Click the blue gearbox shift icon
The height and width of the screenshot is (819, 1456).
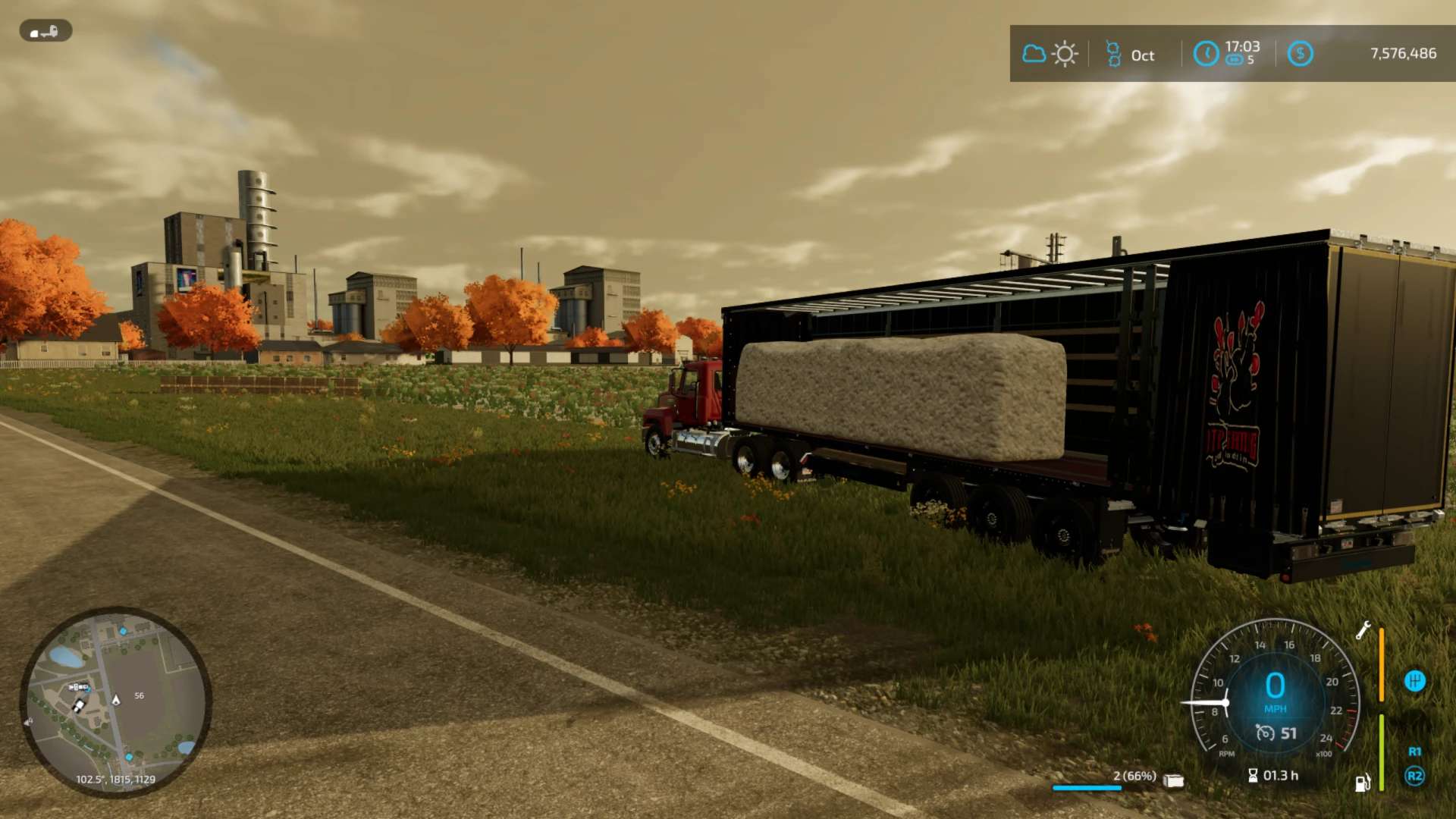[1414, 681]
